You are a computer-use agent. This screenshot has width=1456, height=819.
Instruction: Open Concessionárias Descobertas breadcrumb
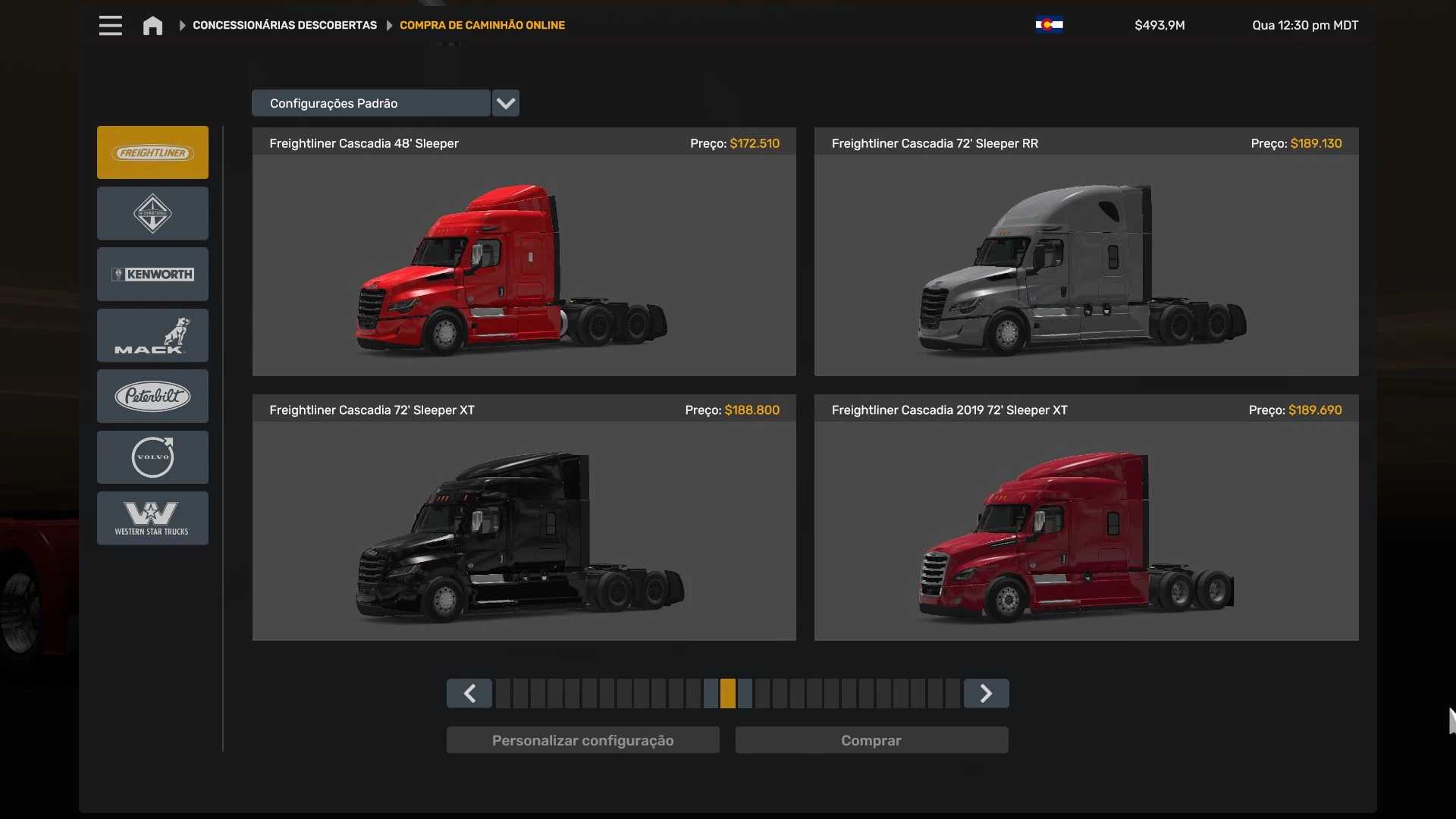284,25
